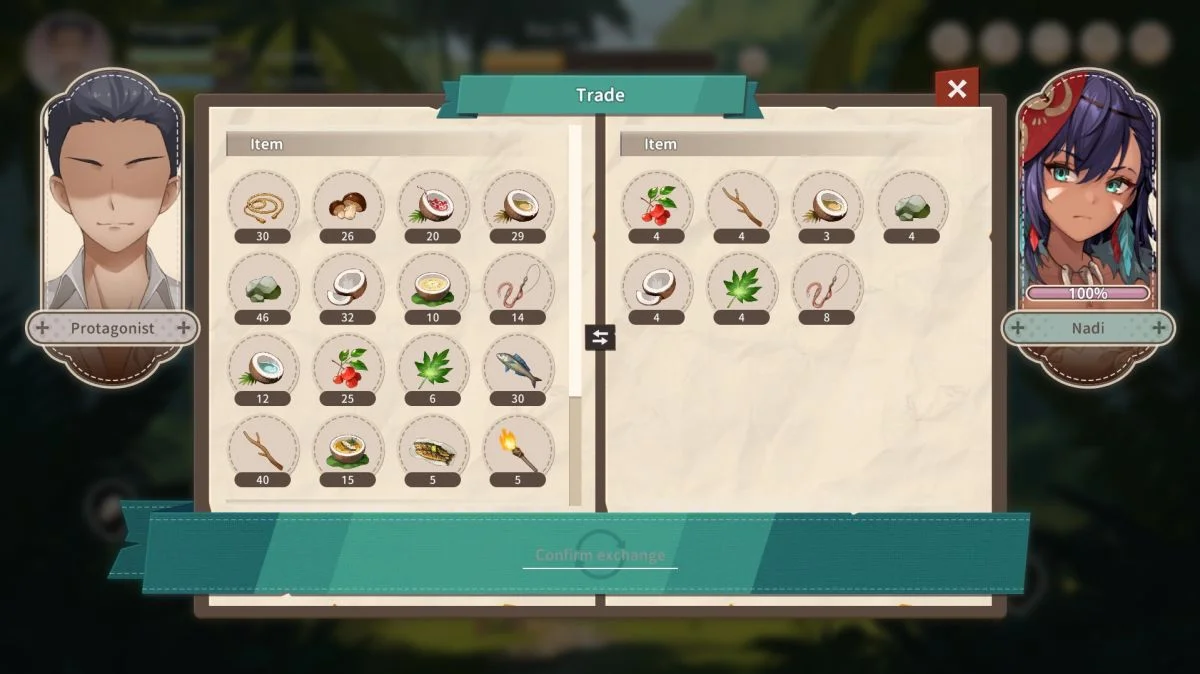Choose the Protagonist's 32 split coconuts

pos(348,286)
